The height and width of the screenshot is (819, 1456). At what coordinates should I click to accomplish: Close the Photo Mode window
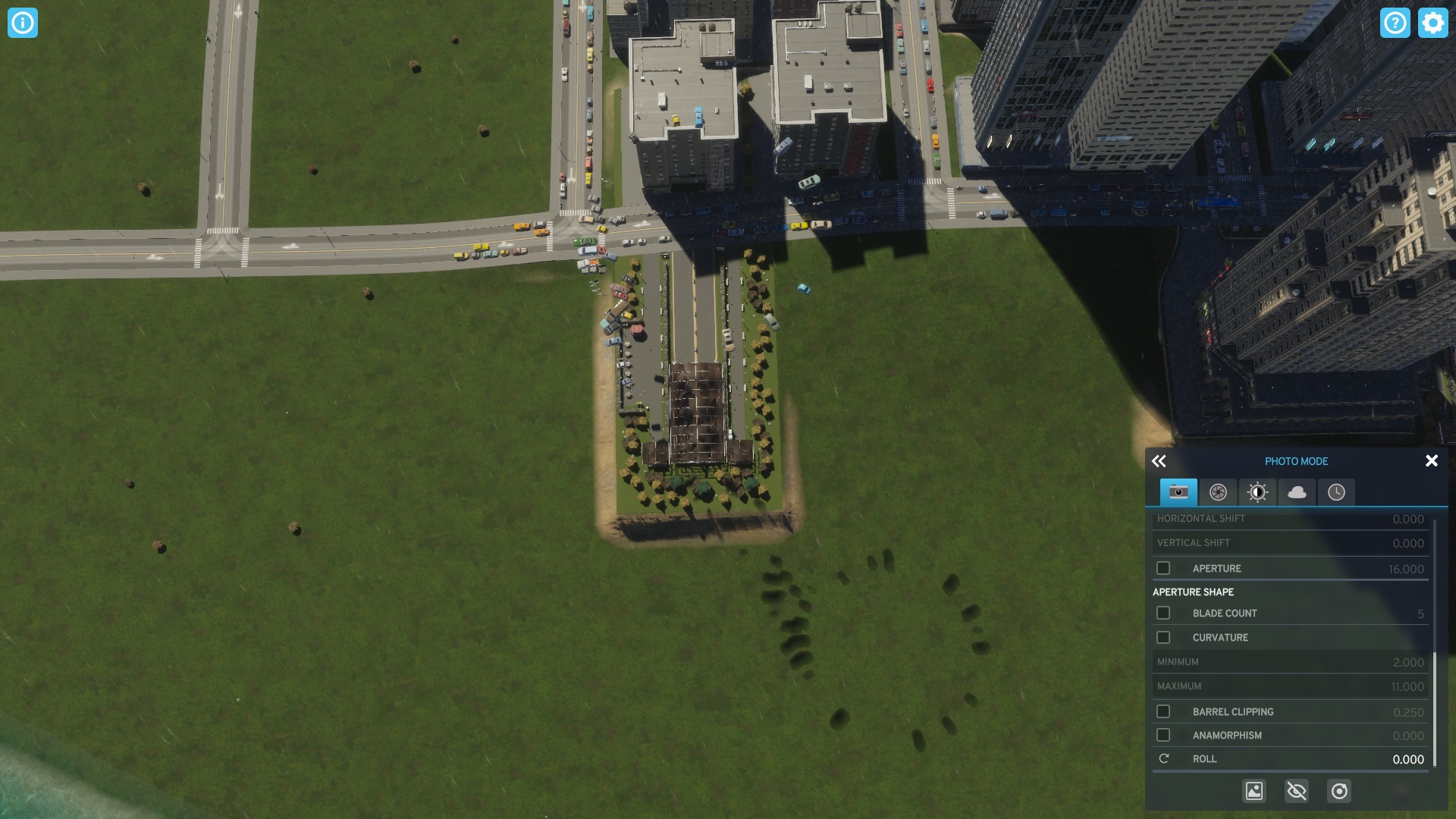coord(1432,460)
